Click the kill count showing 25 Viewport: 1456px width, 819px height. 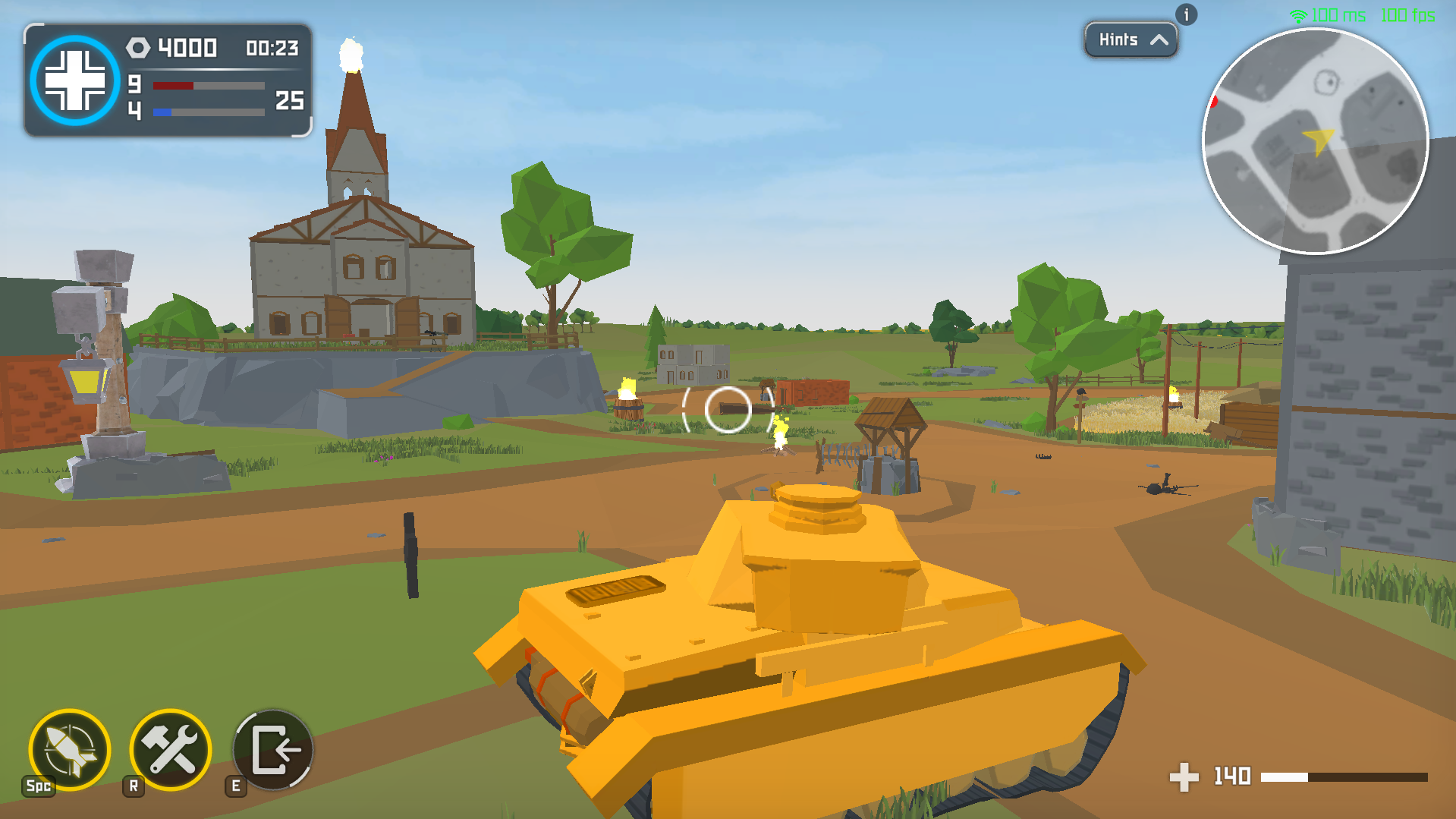pyautogui.click(x=289, y=99)
